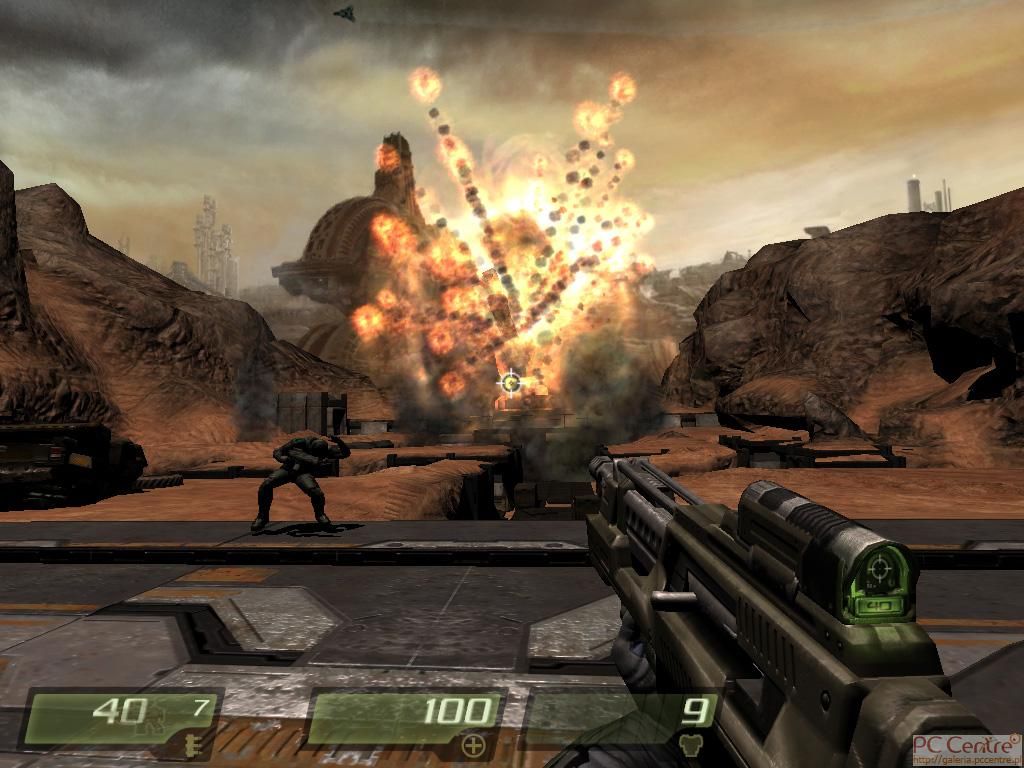This screenshot has height=768, width=1024.
Task: Click the ammo clip icon
Action: pyautogui.click(x=188, y=742)
